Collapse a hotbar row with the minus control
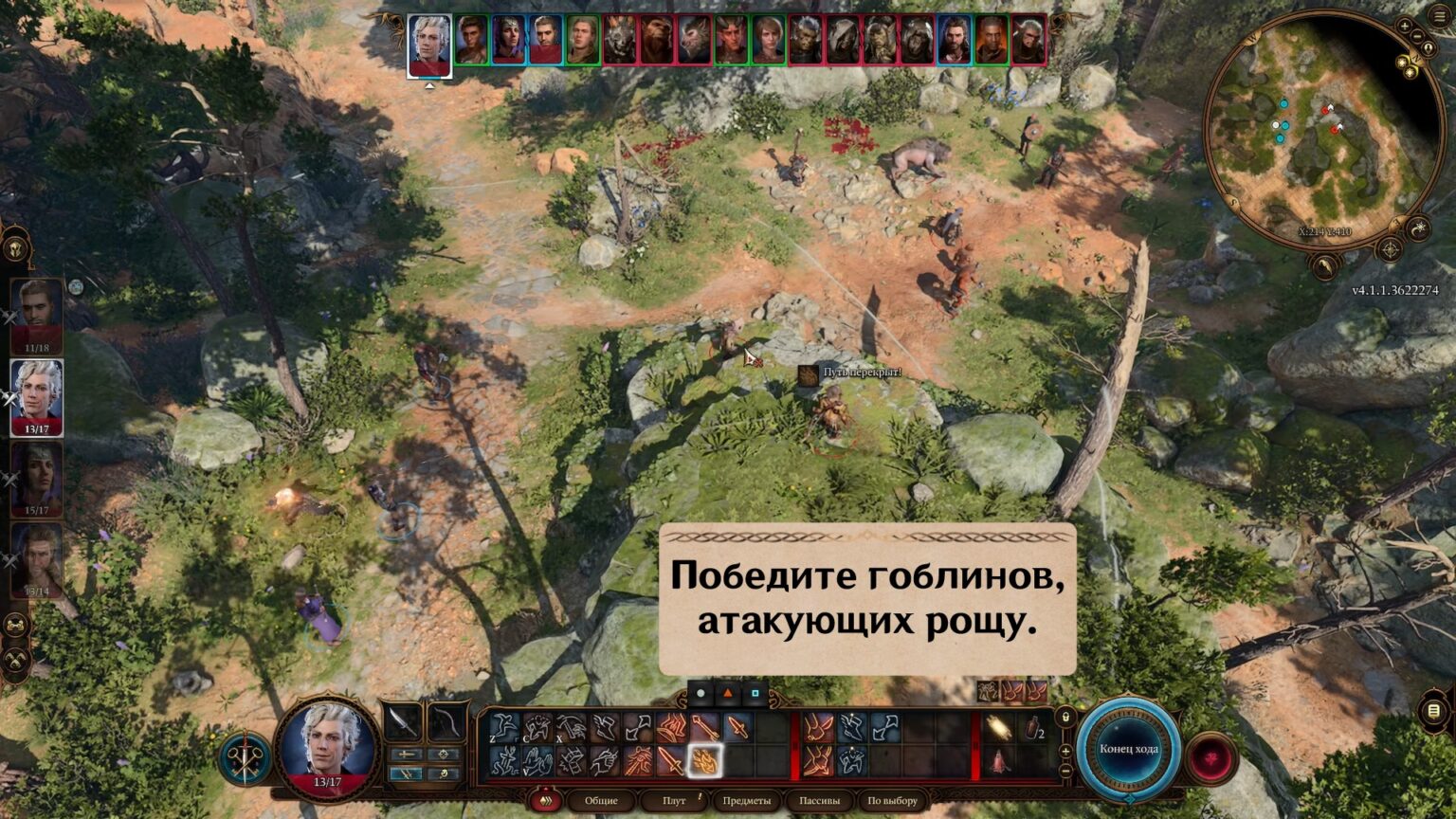Viewport: 1456px width, 819px height. tap(1065, 769)
